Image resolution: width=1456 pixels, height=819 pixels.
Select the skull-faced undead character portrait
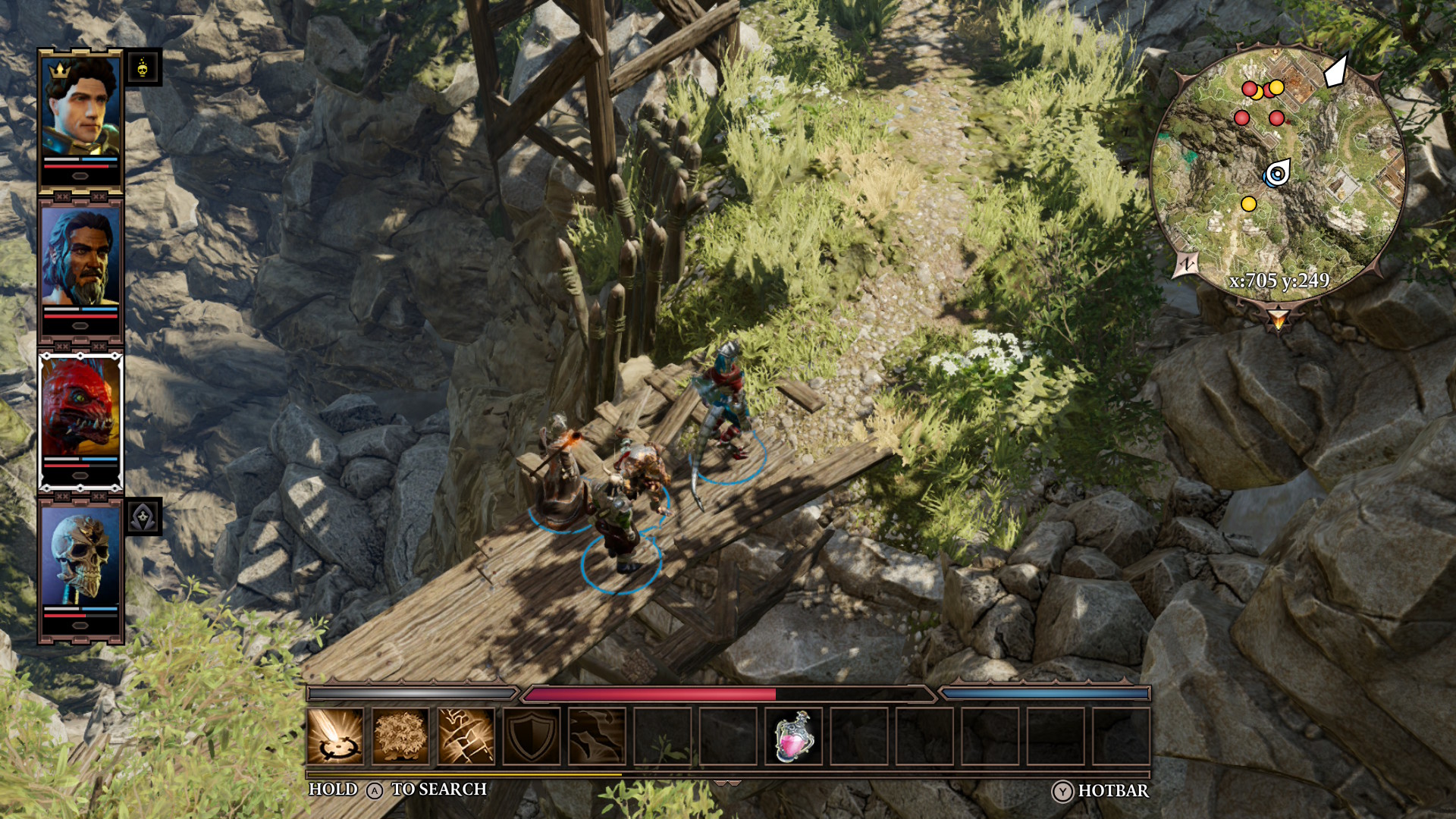(80, 555)
